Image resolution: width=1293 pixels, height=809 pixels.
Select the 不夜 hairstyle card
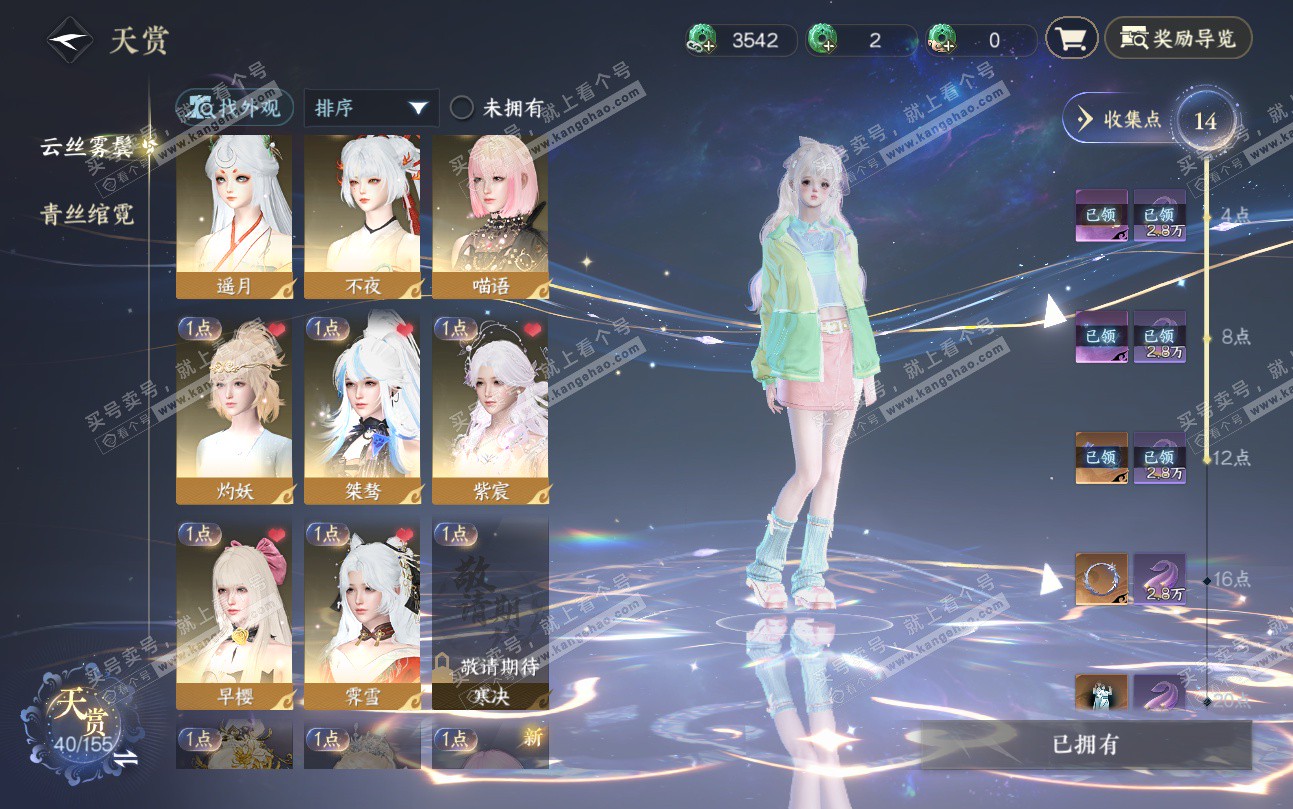click(362, 217)
